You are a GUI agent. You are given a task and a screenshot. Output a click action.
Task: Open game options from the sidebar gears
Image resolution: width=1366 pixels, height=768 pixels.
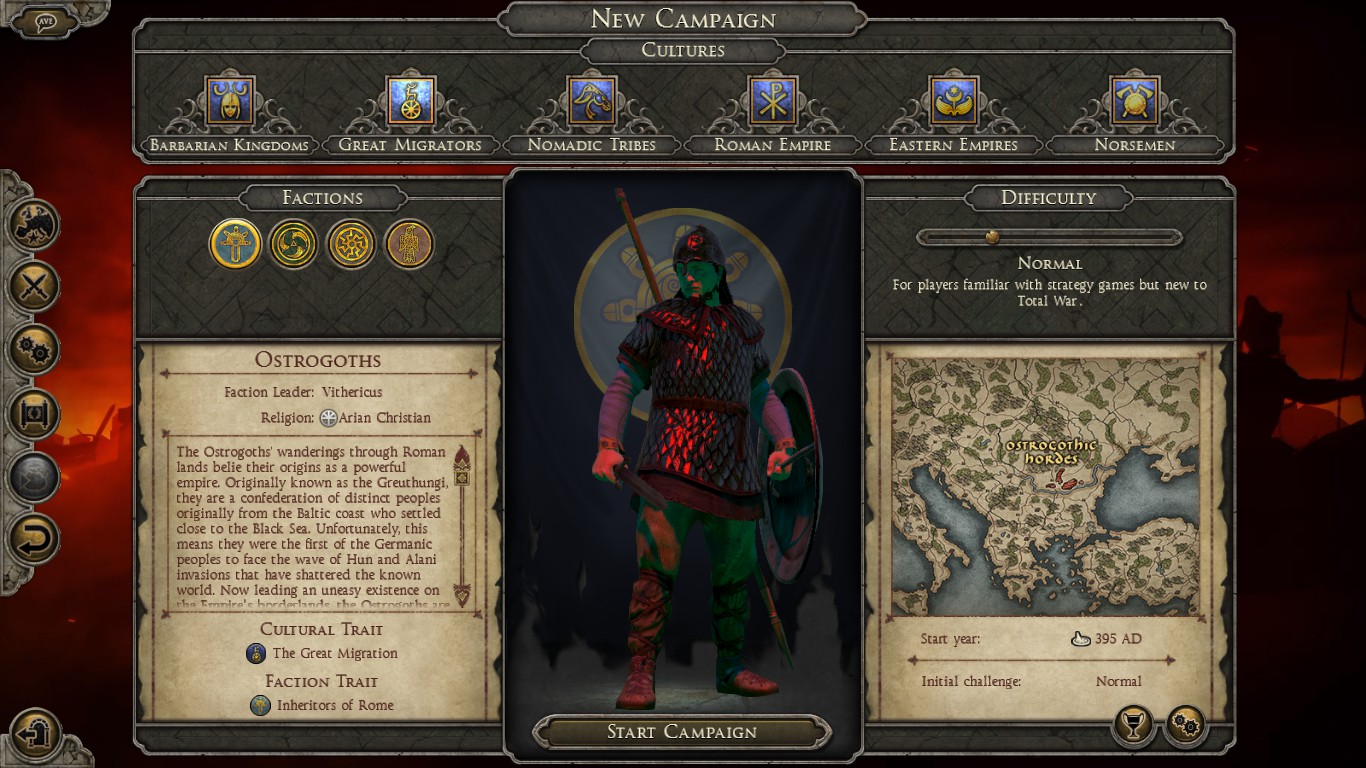pyautogui.click(x=35, y=351)
